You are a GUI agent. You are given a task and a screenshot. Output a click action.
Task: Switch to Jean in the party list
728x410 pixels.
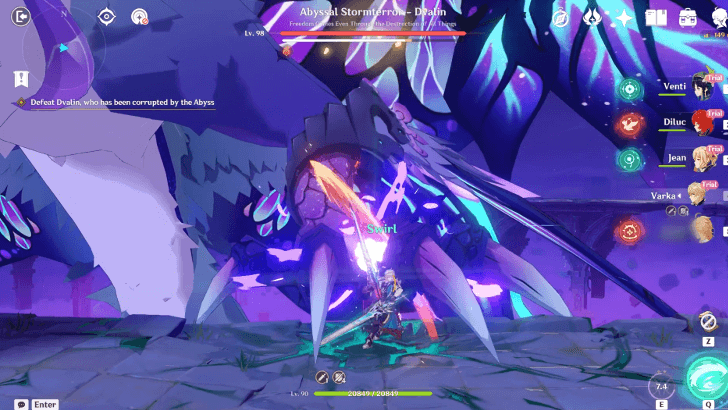(x=702, y=158)
